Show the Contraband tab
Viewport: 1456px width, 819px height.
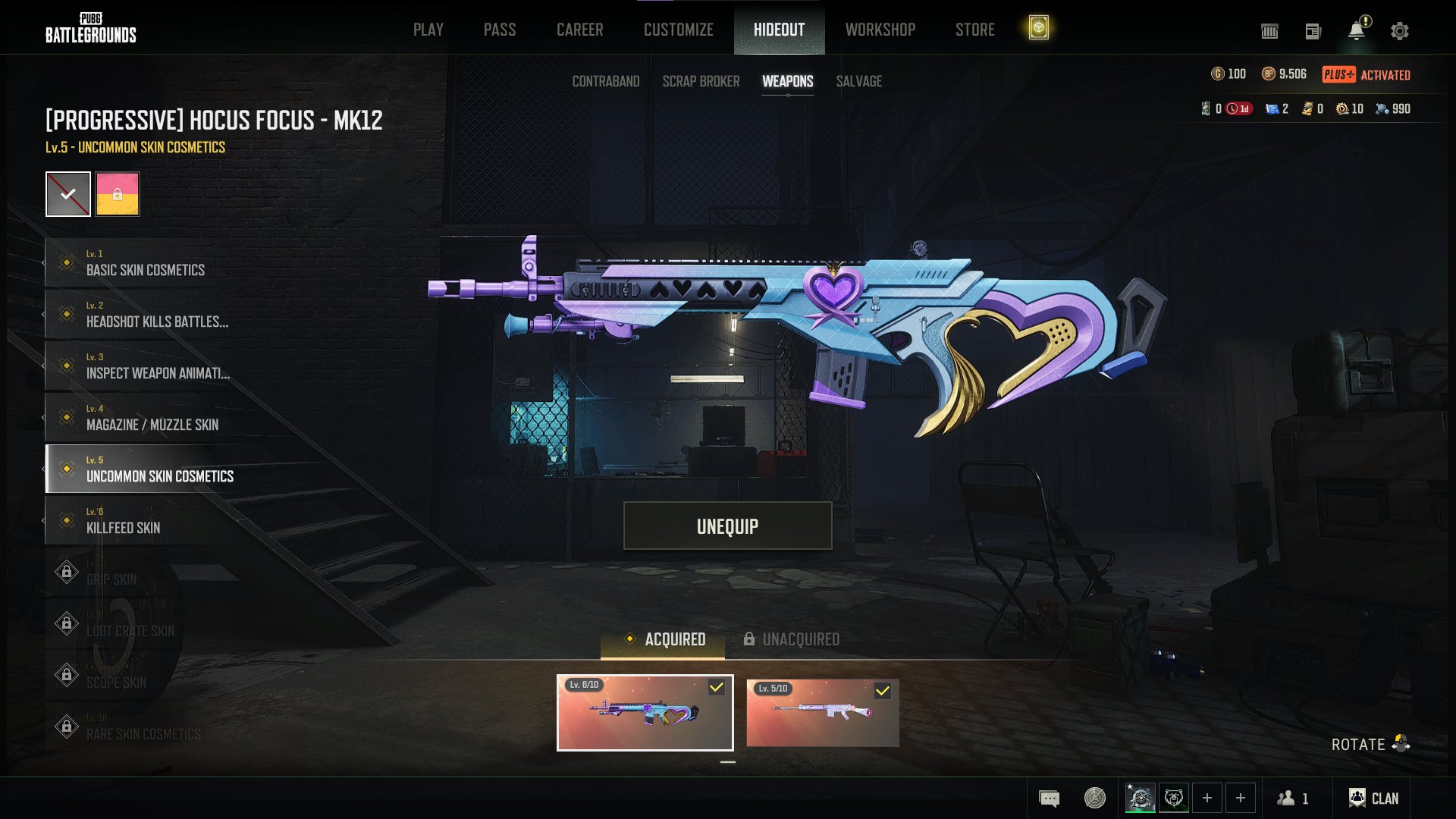point(605,81)
